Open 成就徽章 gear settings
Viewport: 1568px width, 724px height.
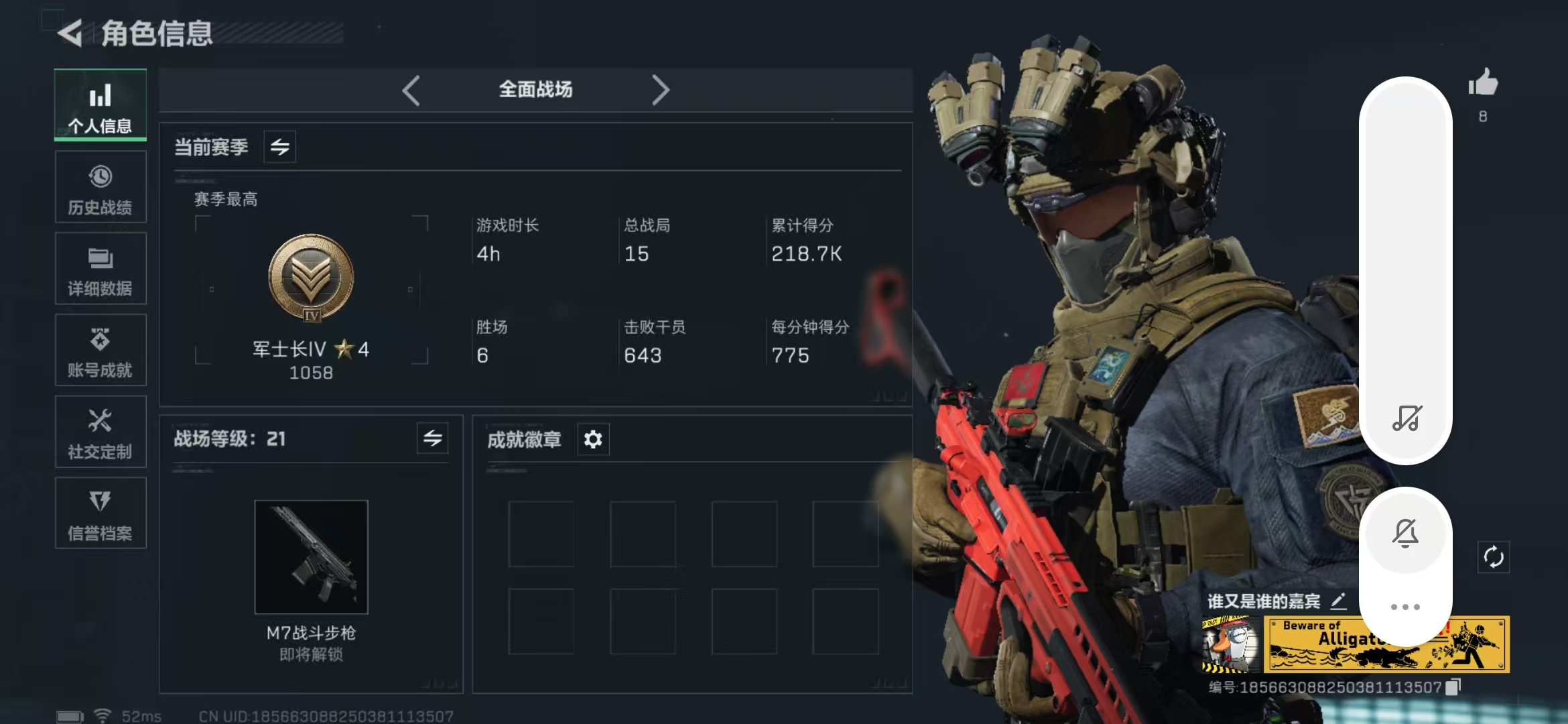pos(593,439)
